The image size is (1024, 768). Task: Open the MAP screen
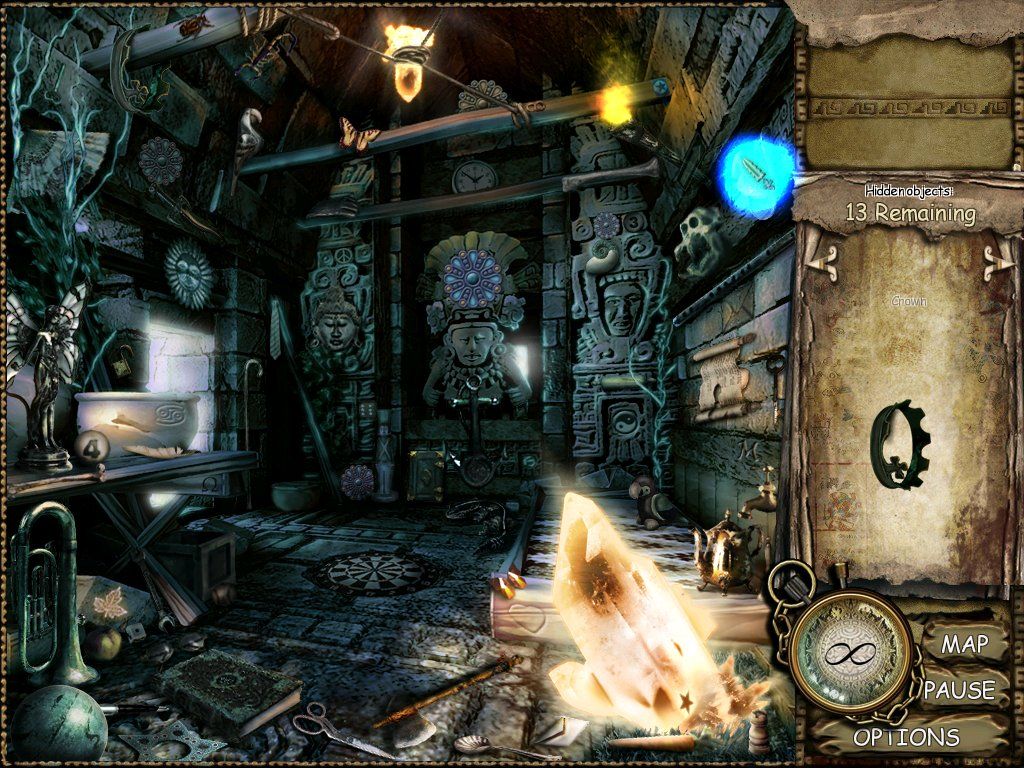click(963, 643)
